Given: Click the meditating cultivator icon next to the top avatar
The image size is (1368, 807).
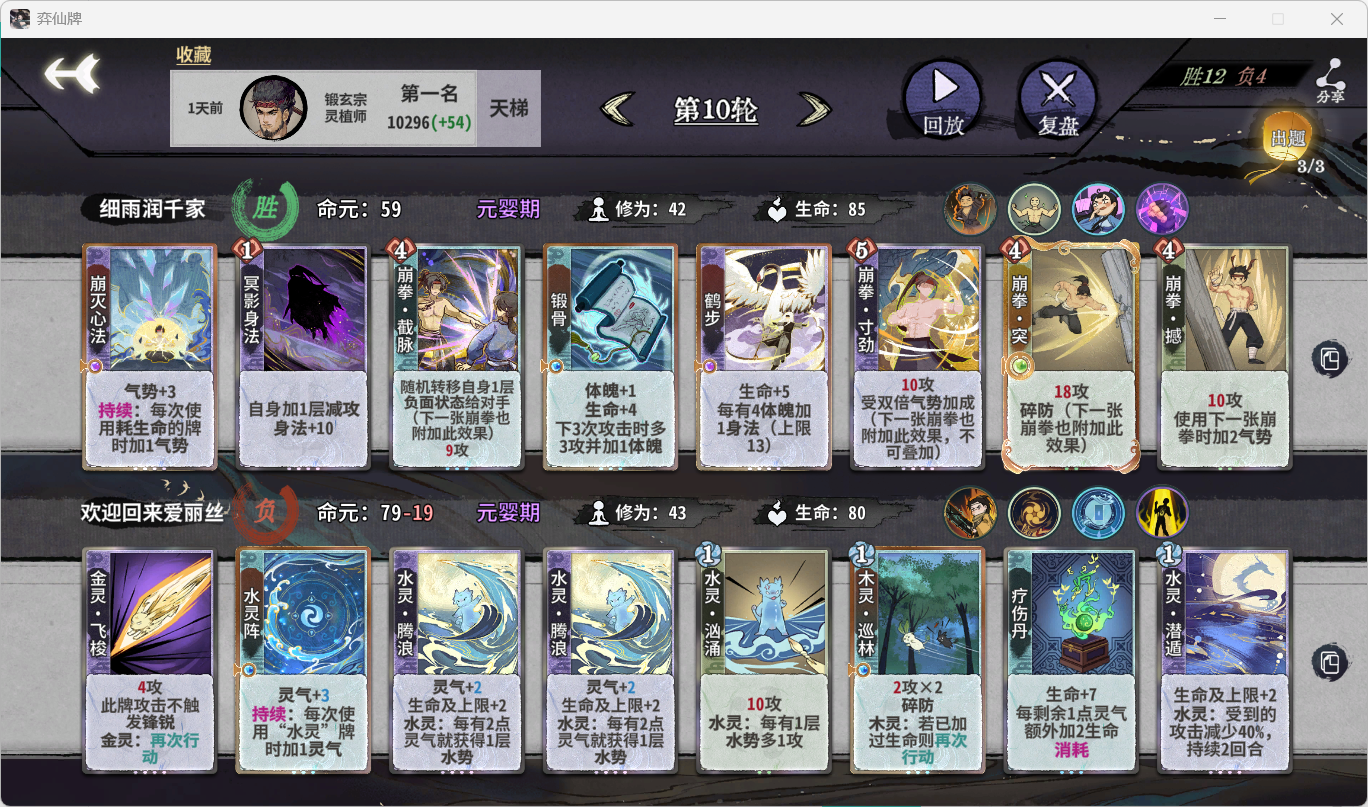Looking at the screenshot, I should click(1034, 209).
